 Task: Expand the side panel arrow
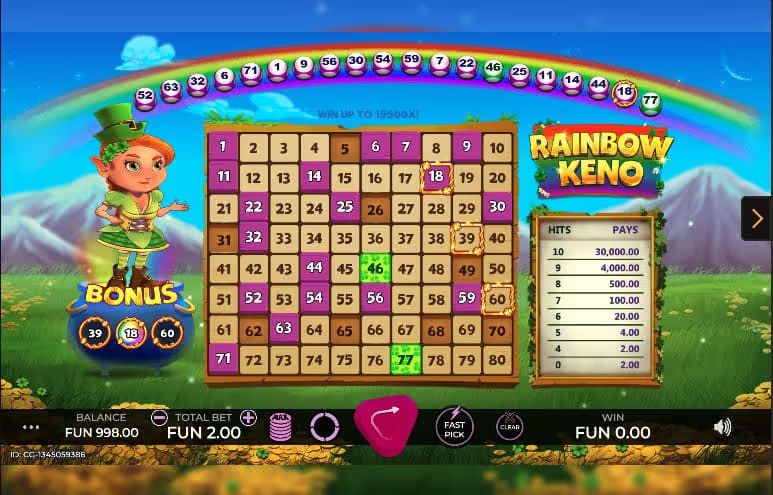(755, 218)
